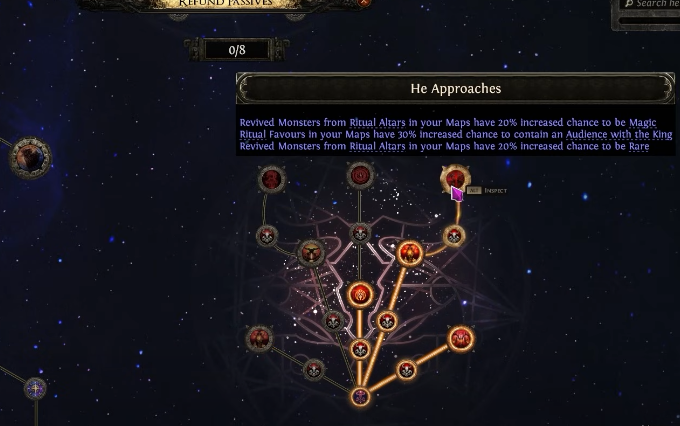Pick the small blue star passive node
The height and width of the screenshot is (426, 680).
coord(35,388)
